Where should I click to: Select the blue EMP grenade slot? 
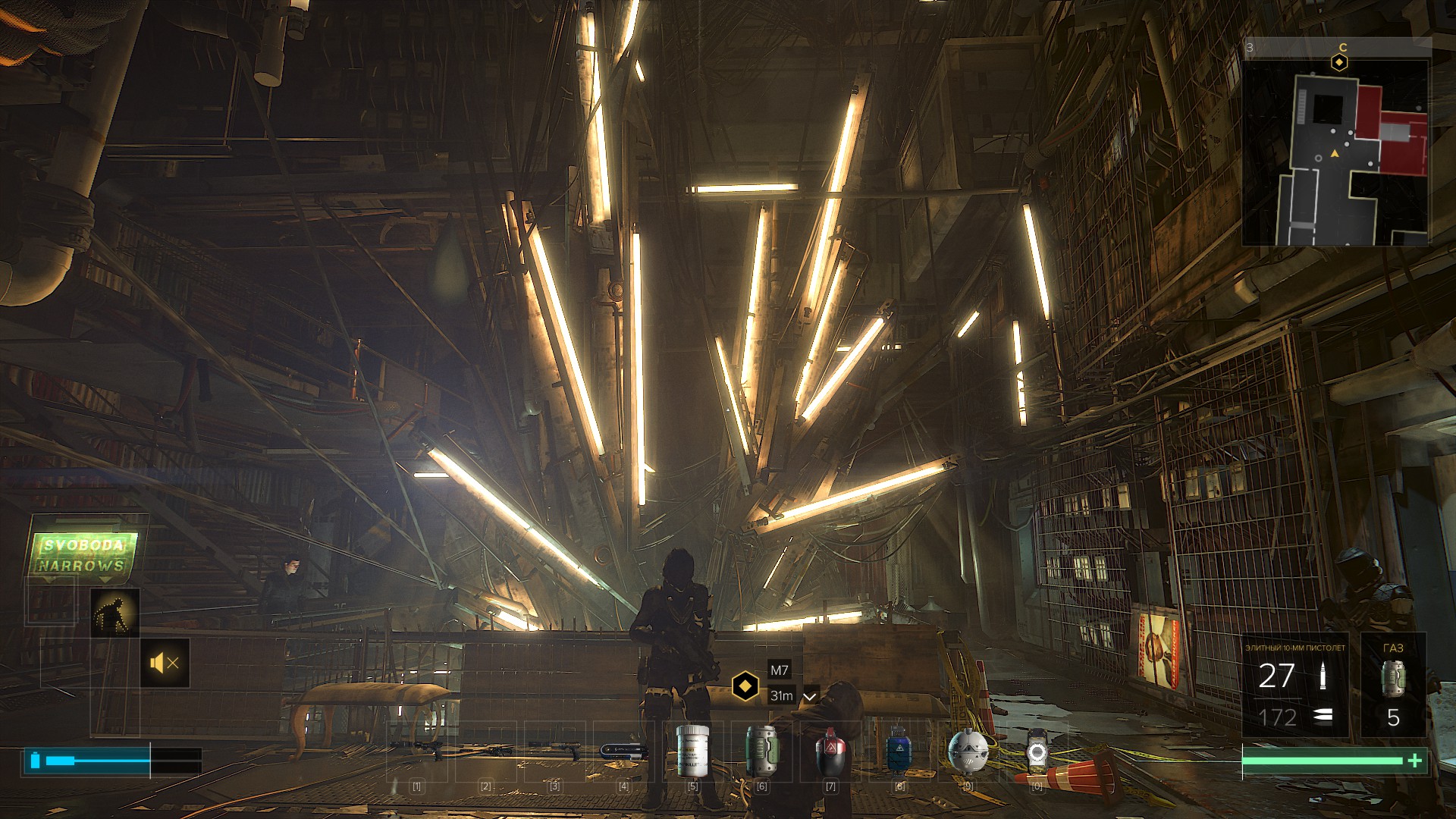click(x=899, y=751)
